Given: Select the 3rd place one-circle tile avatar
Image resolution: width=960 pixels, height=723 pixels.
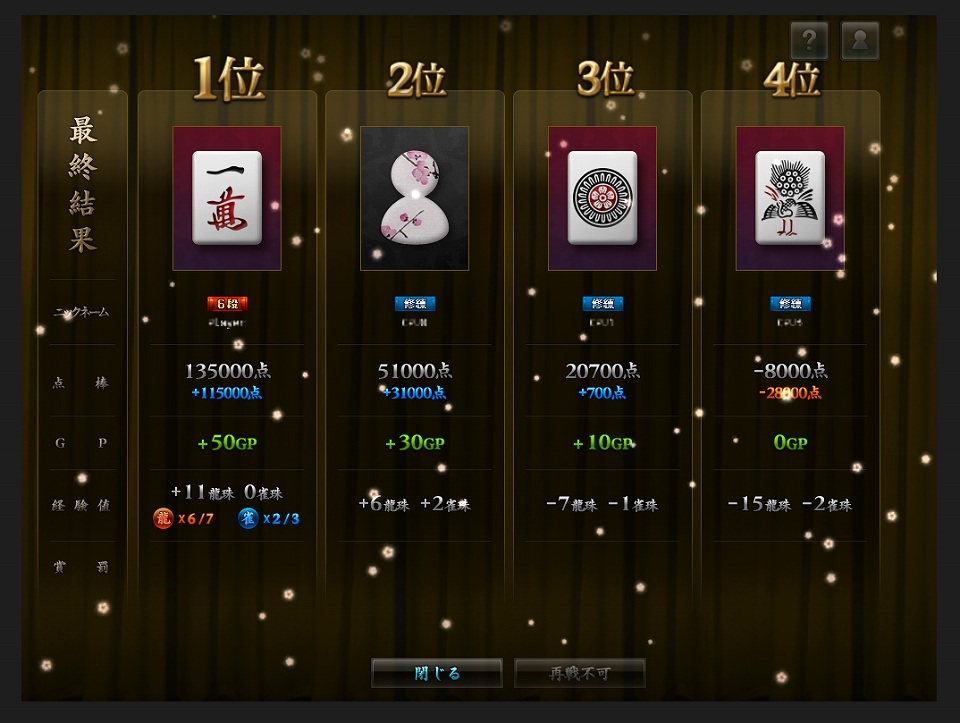Looking at the screenshot, I should pos(602,198).
